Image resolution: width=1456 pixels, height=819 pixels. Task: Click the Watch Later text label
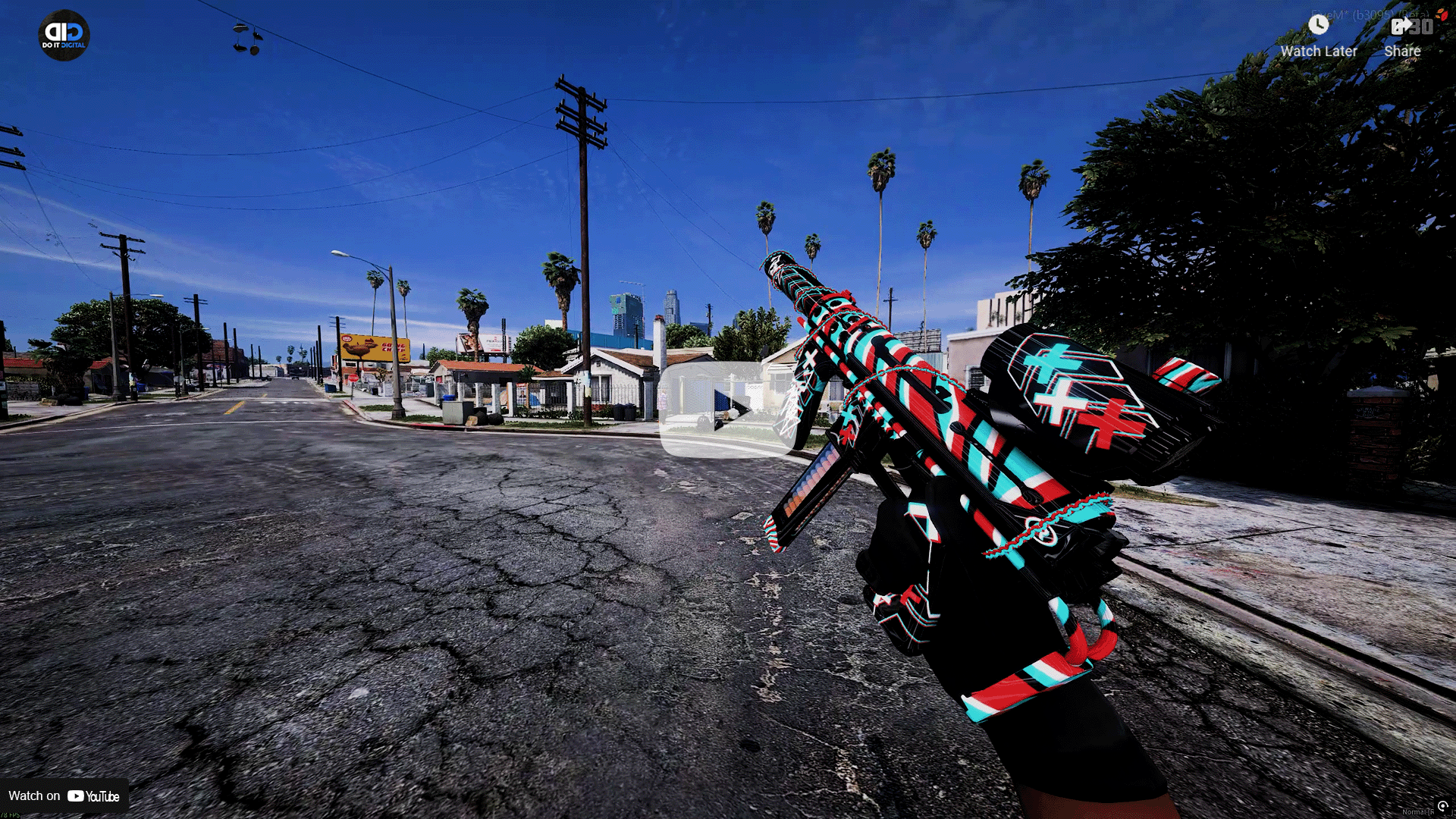coord(1319,52)
